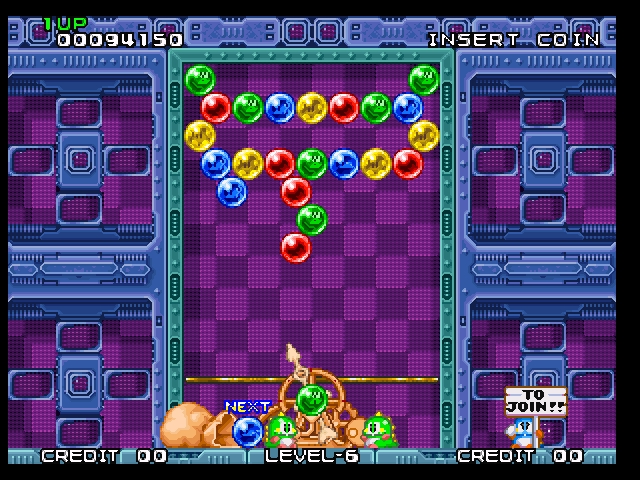Click the INSERT COIN text
Screen dimensions: 640x480
pos(514,40)
